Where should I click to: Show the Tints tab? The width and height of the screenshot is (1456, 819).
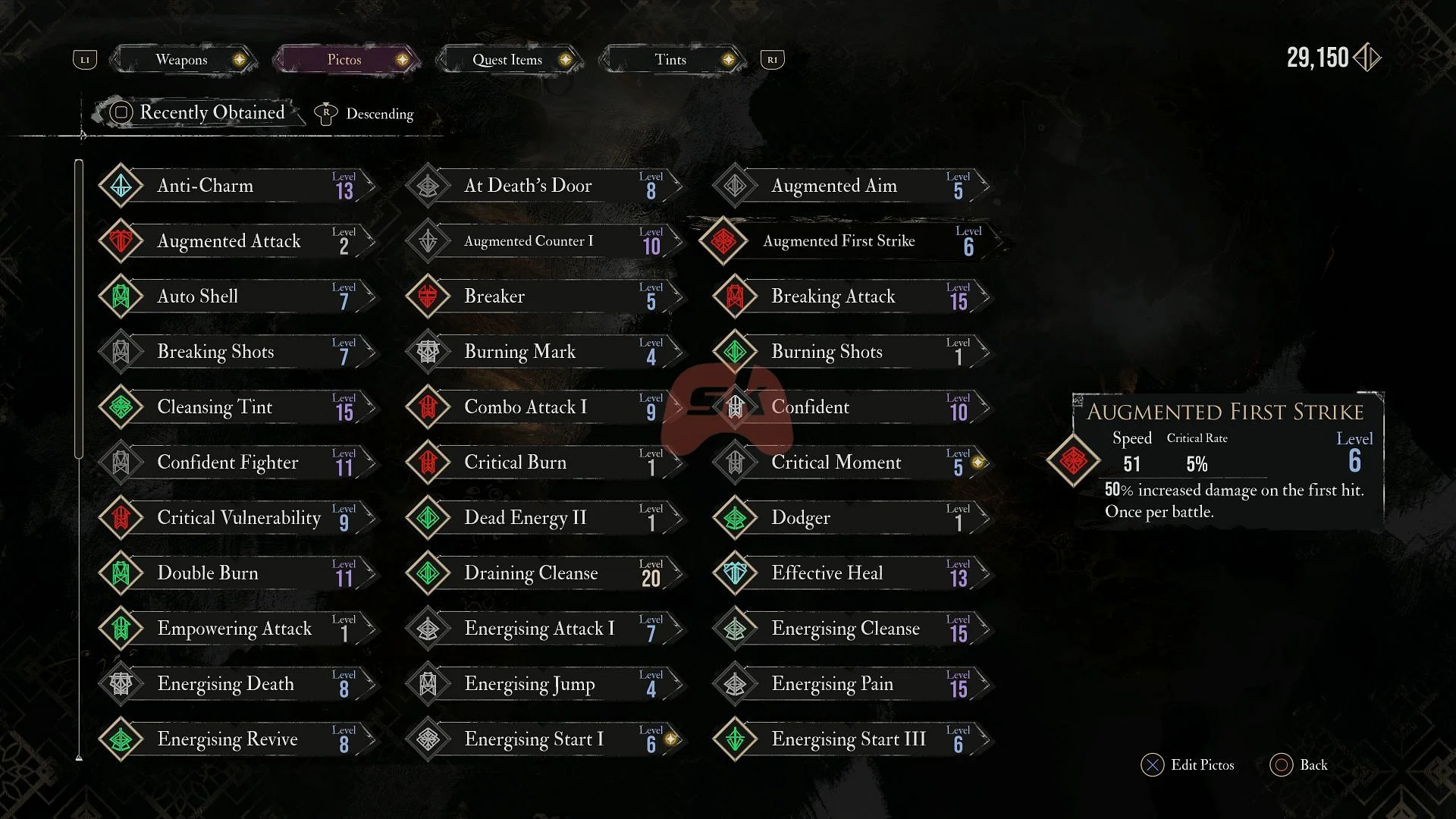click(x=670, y=60)
